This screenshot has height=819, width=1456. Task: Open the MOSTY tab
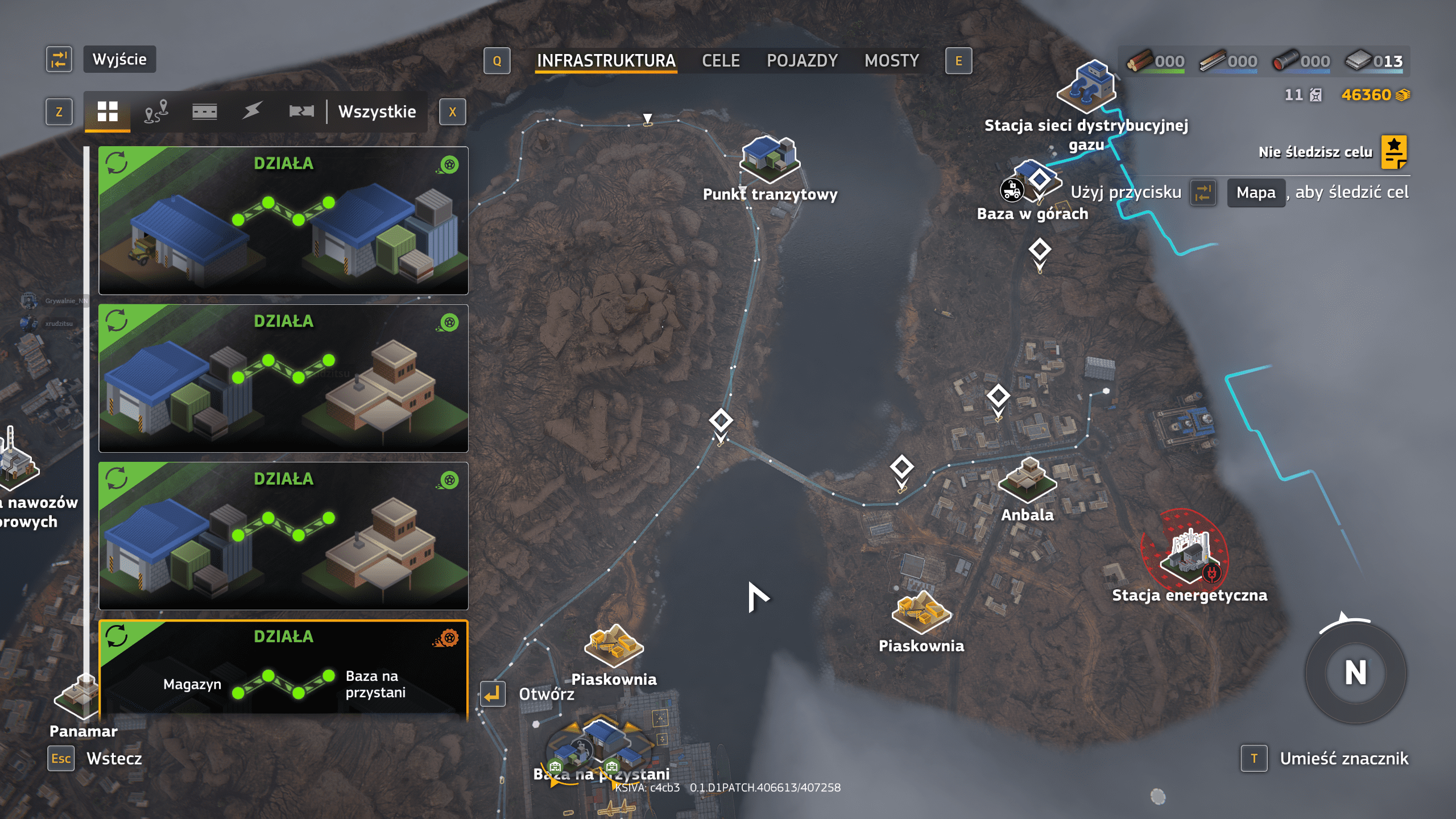[891, 61]
